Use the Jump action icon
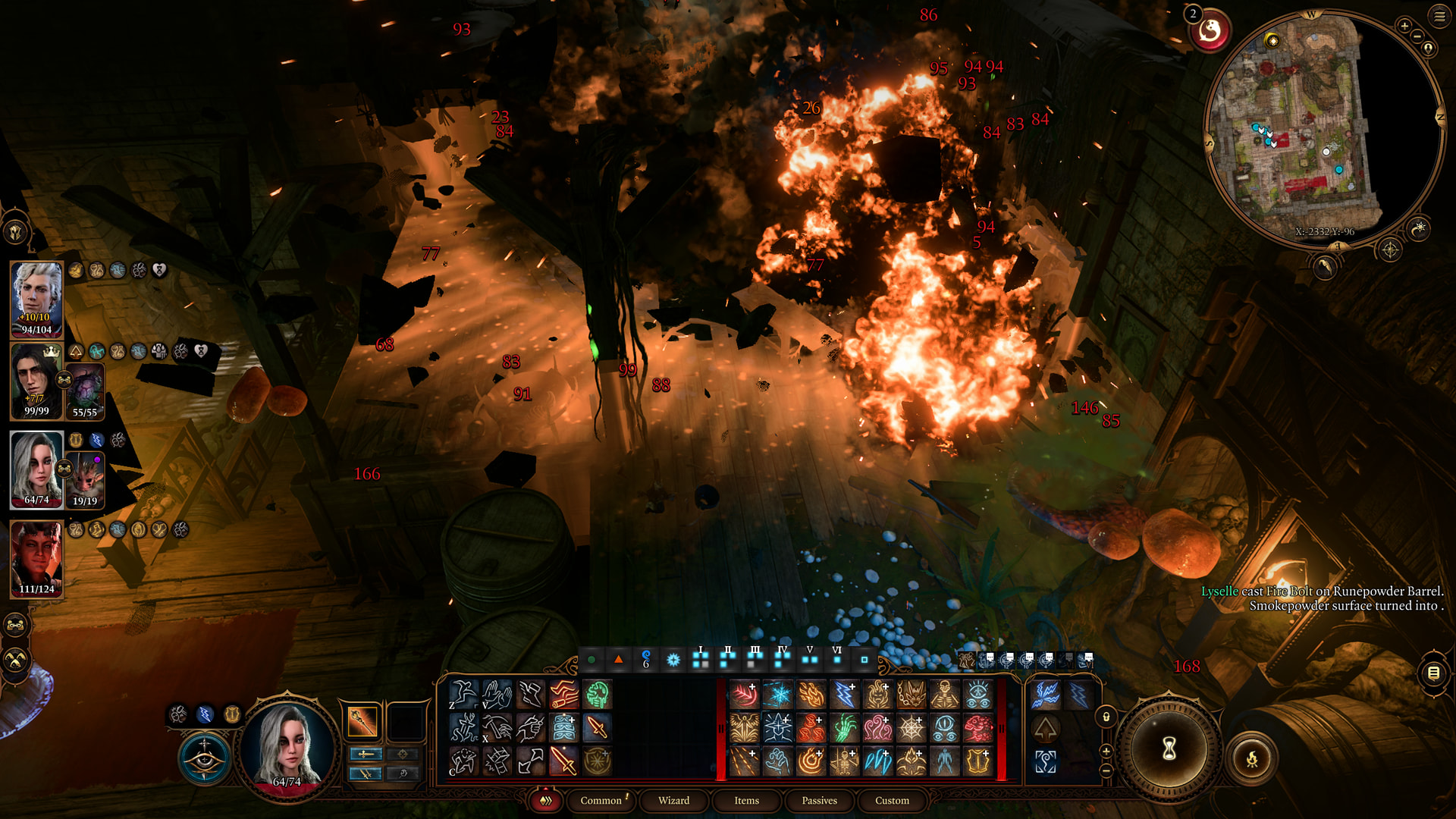 (x=463, y=694)
